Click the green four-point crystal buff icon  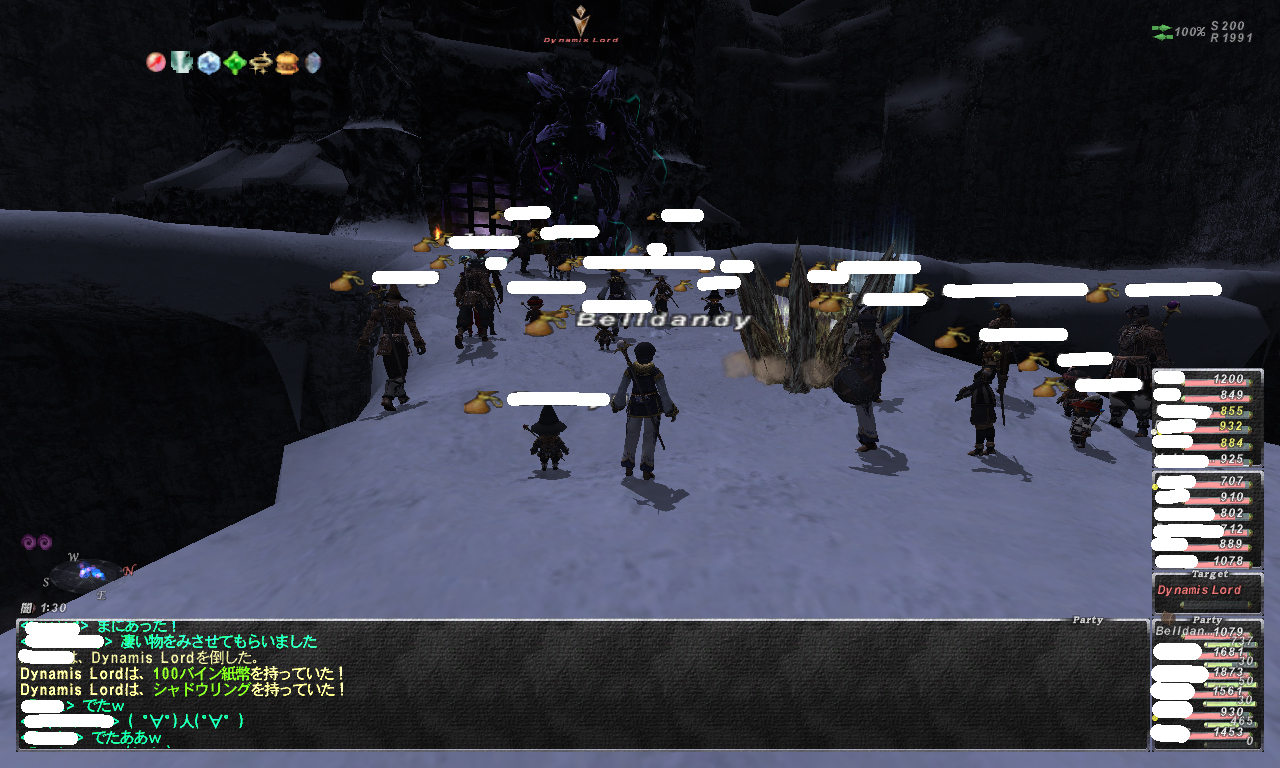[235, 63]
